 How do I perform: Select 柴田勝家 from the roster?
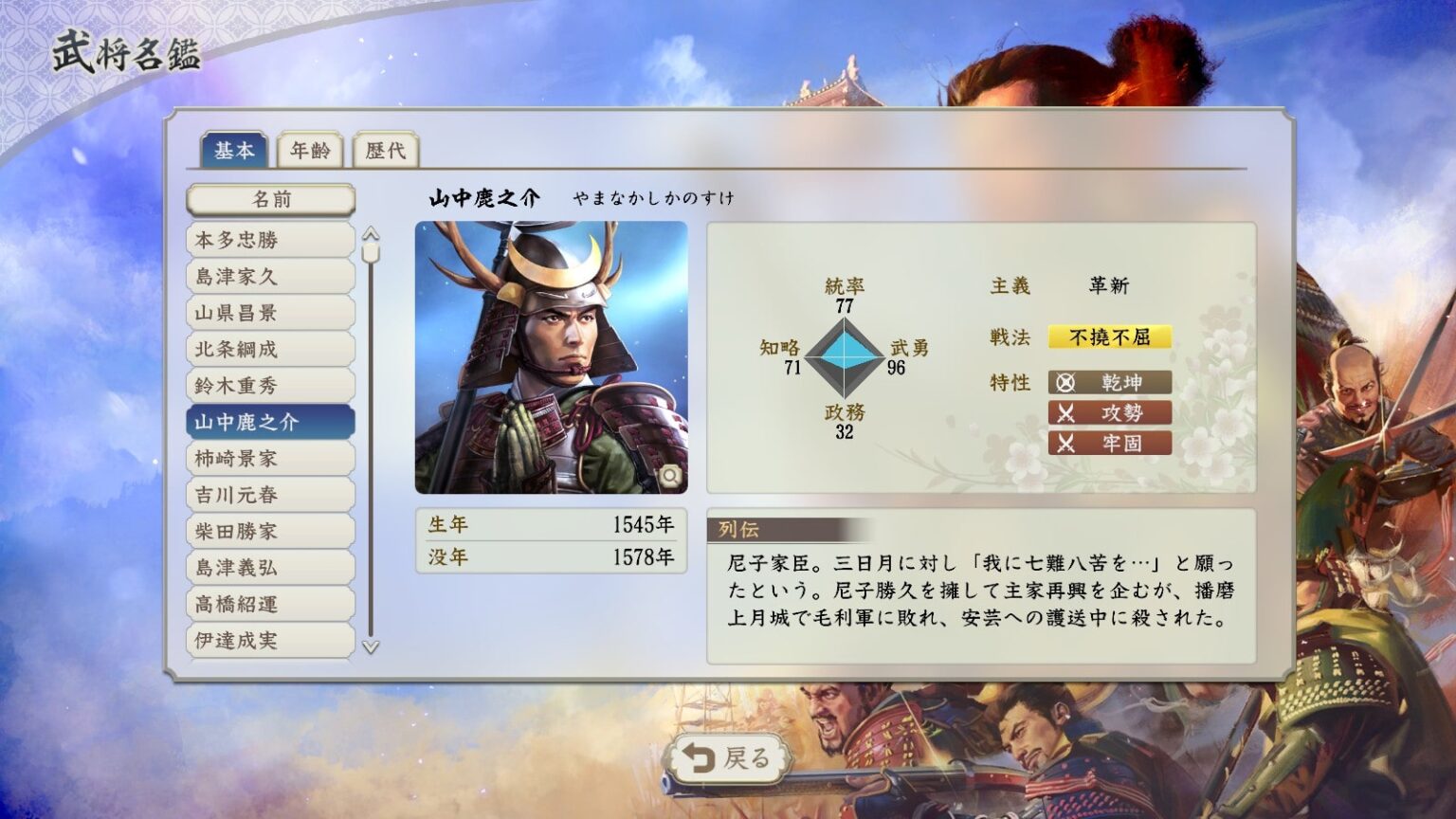coord(268,531)
